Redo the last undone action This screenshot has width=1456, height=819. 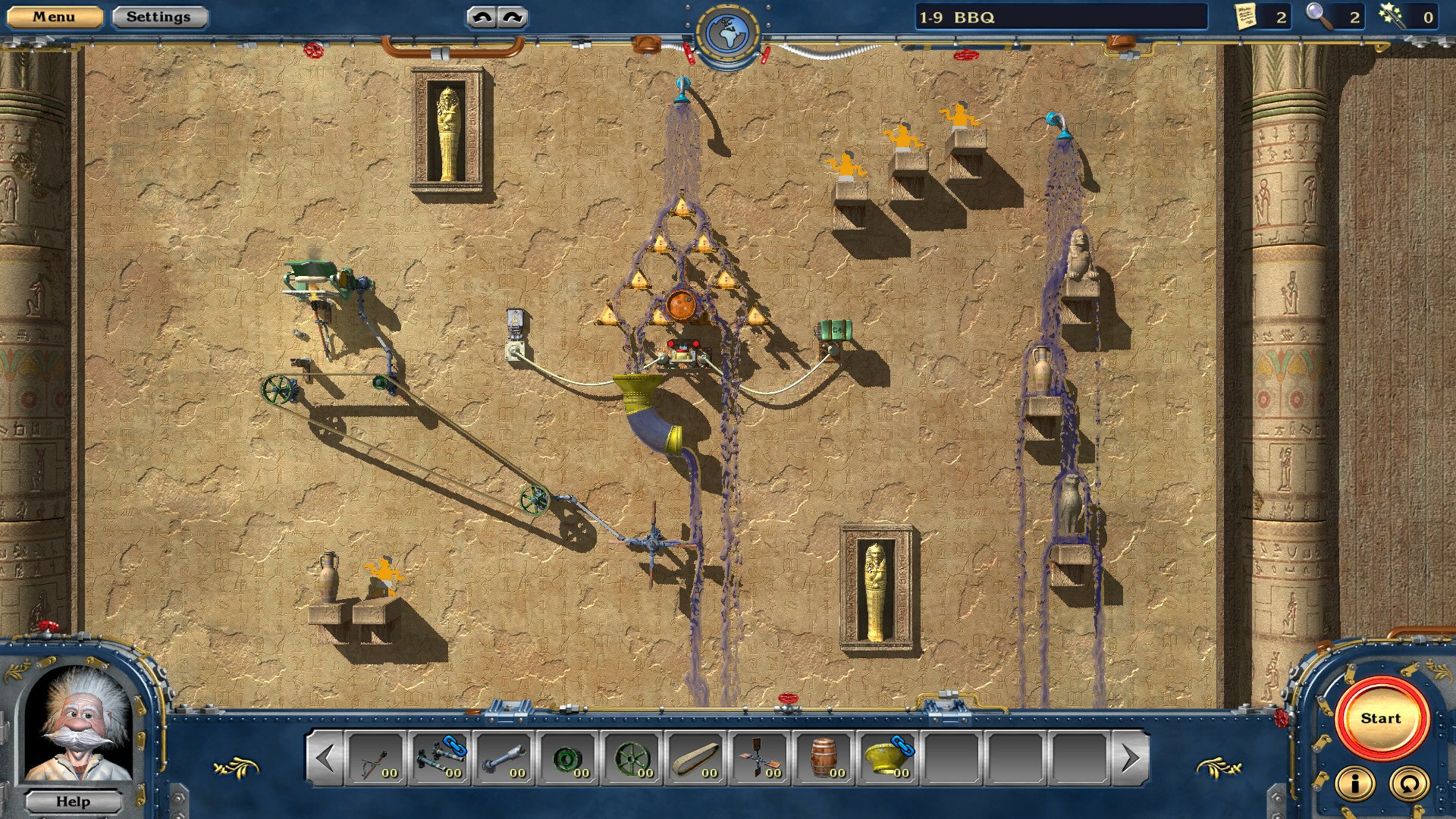tap(513, 17)
